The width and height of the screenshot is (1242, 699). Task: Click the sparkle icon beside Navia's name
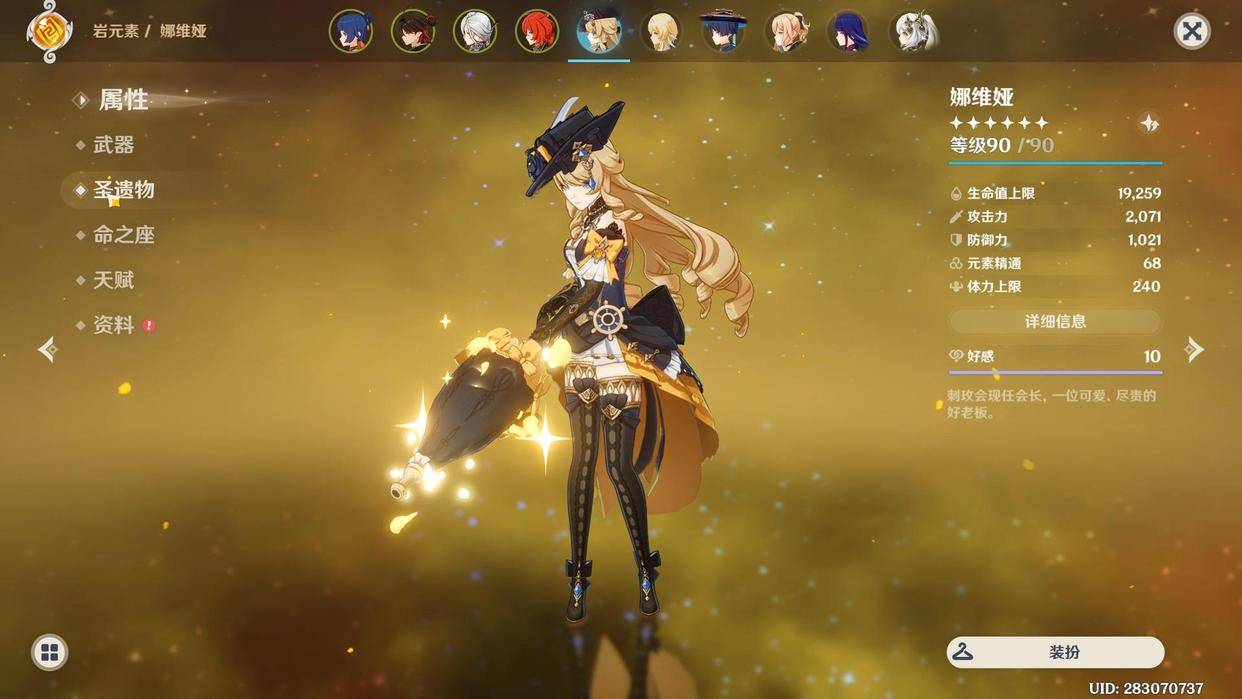[x=1149, y=123]
